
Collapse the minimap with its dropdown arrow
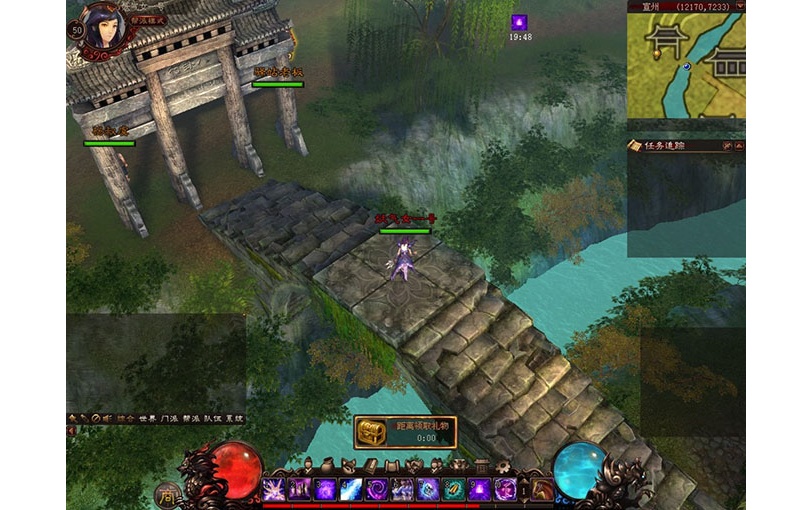738,6
